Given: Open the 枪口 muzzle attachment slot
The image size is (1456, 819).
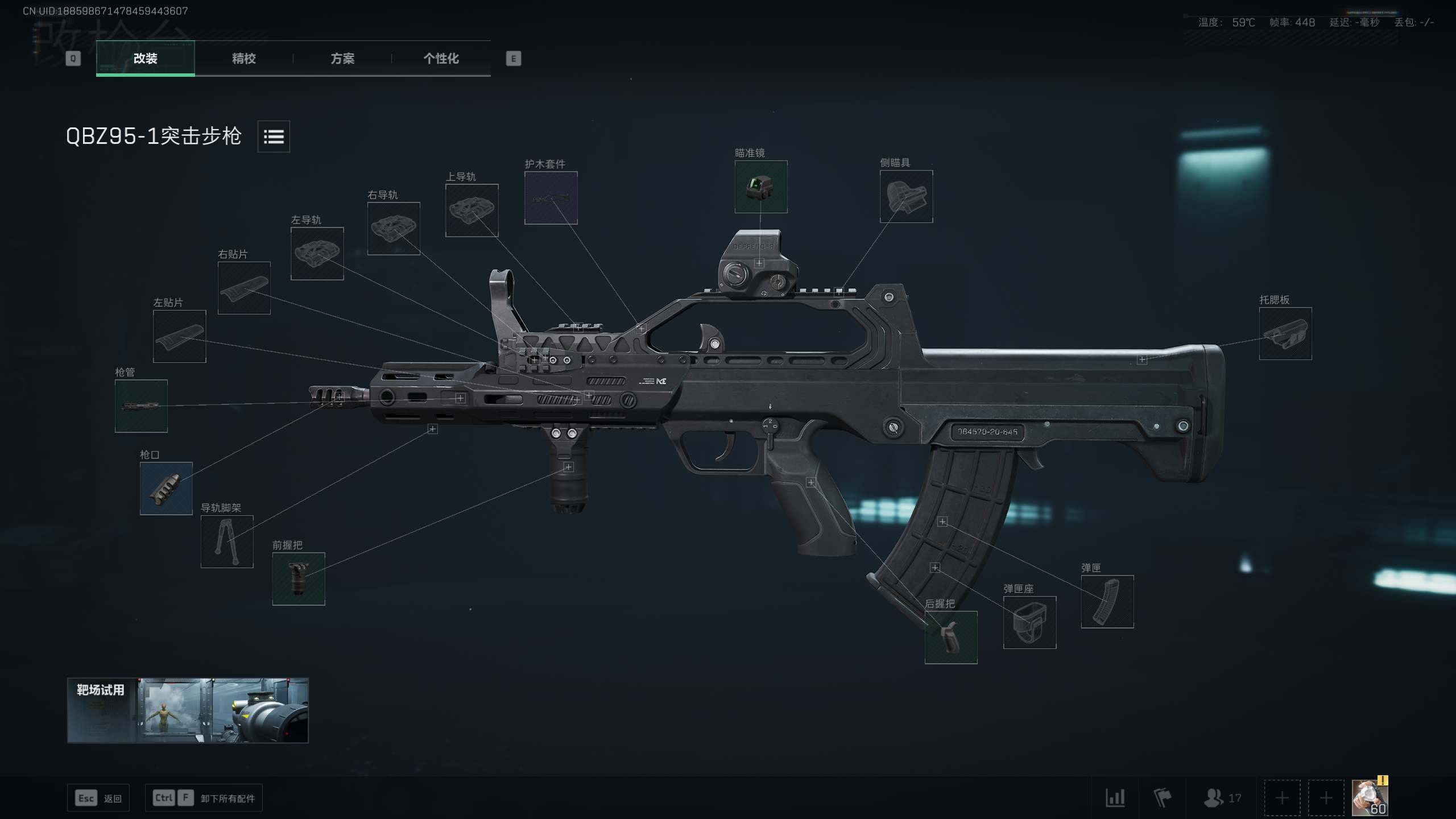Looking at the screenshot, I should tap(166, 488).
